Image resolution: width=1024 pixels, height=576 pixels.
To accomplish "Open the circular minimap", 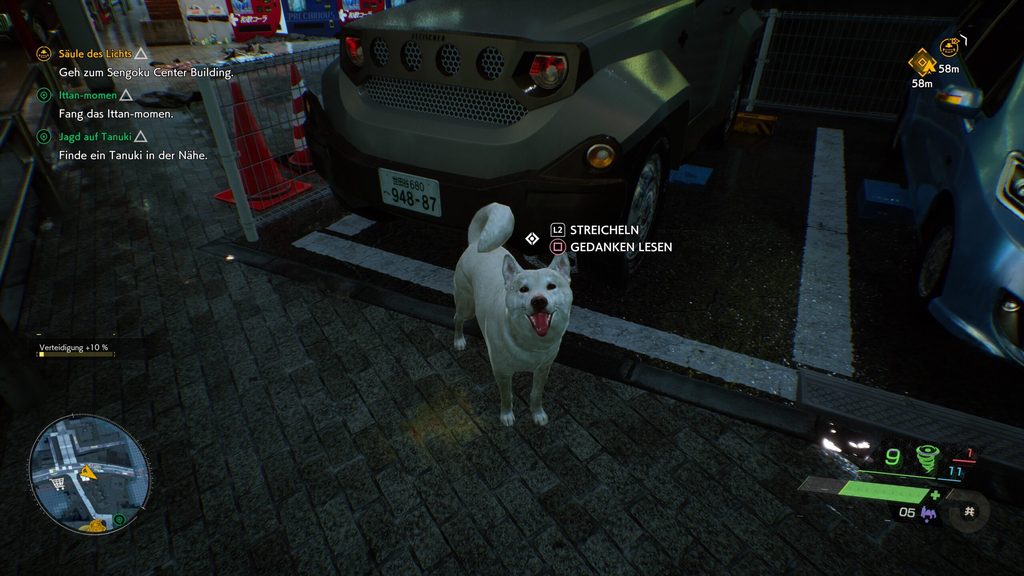I will 90,474.
